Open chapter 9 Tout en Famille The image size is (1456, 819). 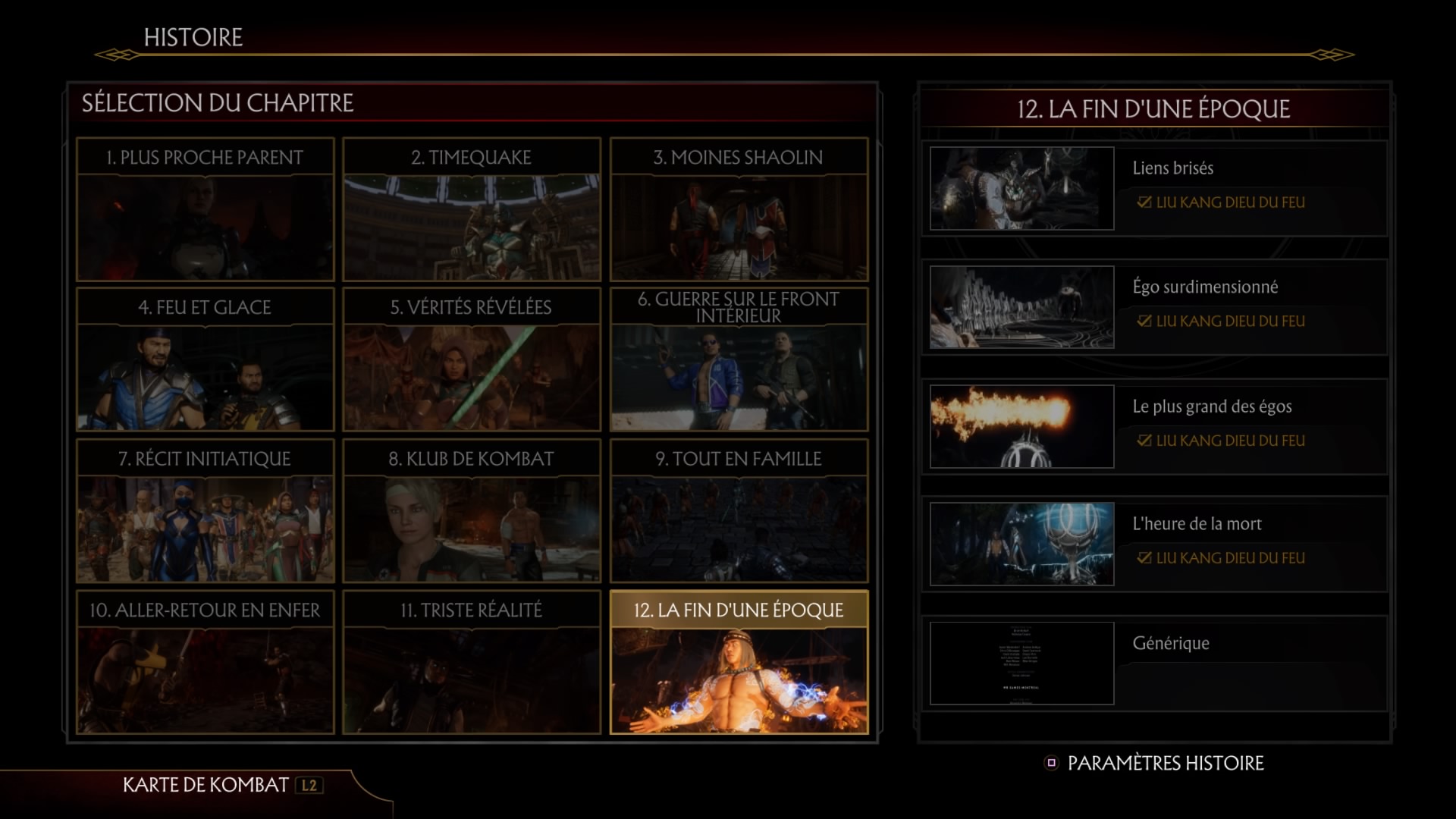(739, 511)
